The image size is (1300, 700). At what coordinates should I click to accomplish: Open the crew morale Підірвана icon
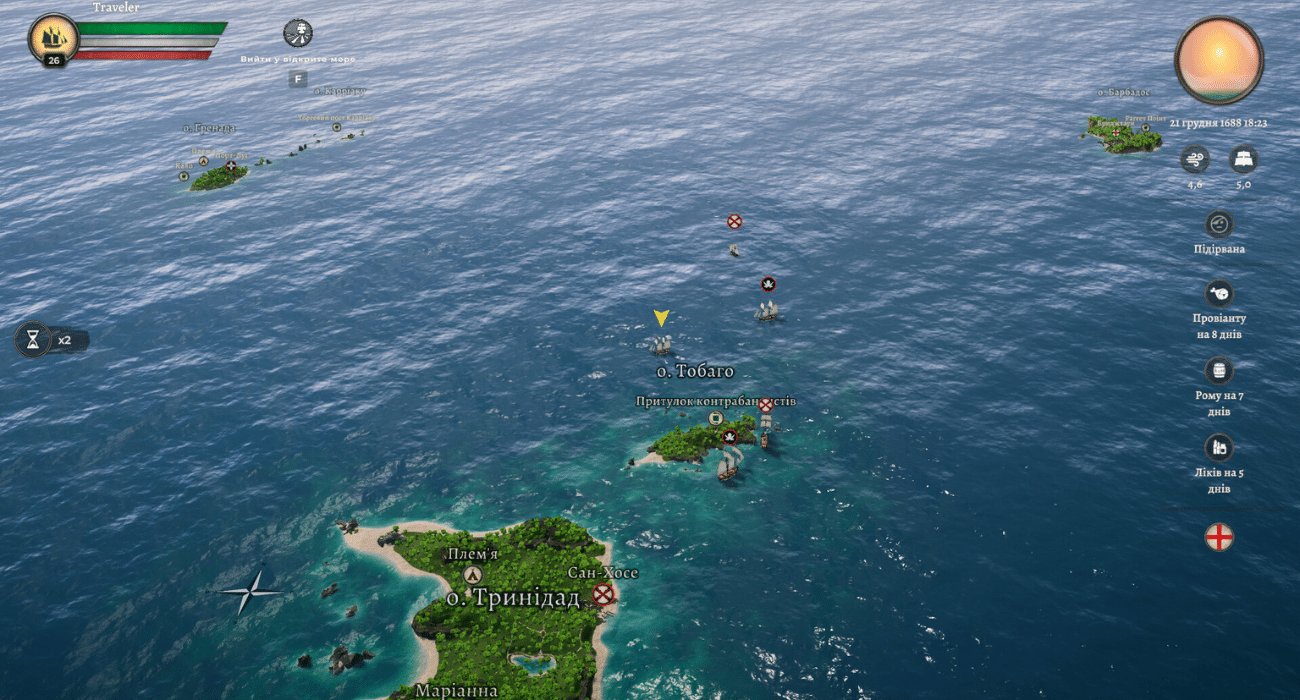(1218, 224)
